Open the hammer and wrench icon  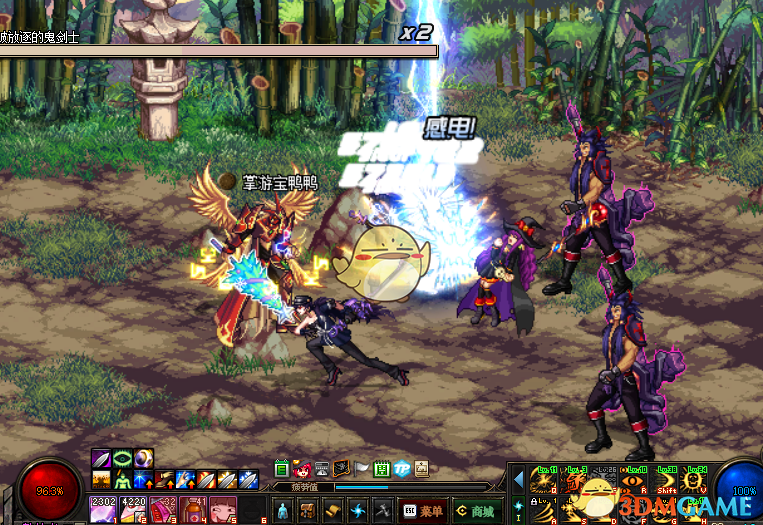coord(381,511)
